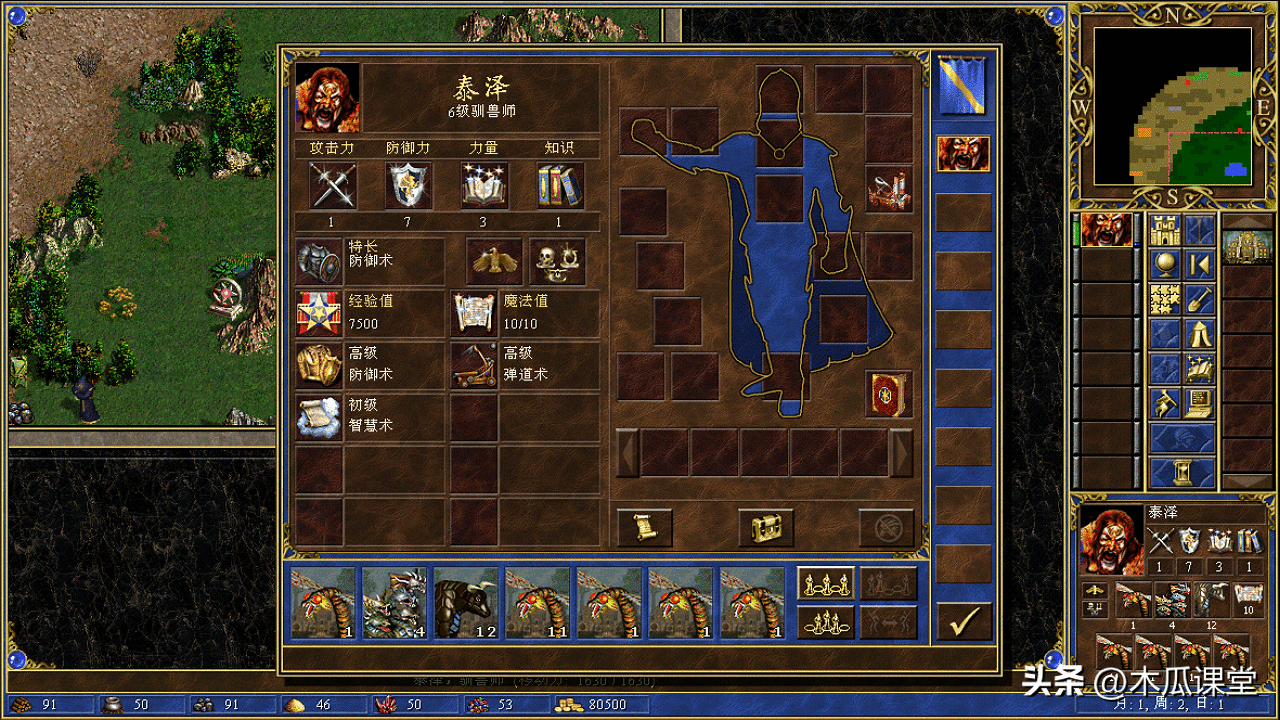The image size is (1280, 720).
Task: Select the wyvern stack of 11
Action: (x=538, y=602)
